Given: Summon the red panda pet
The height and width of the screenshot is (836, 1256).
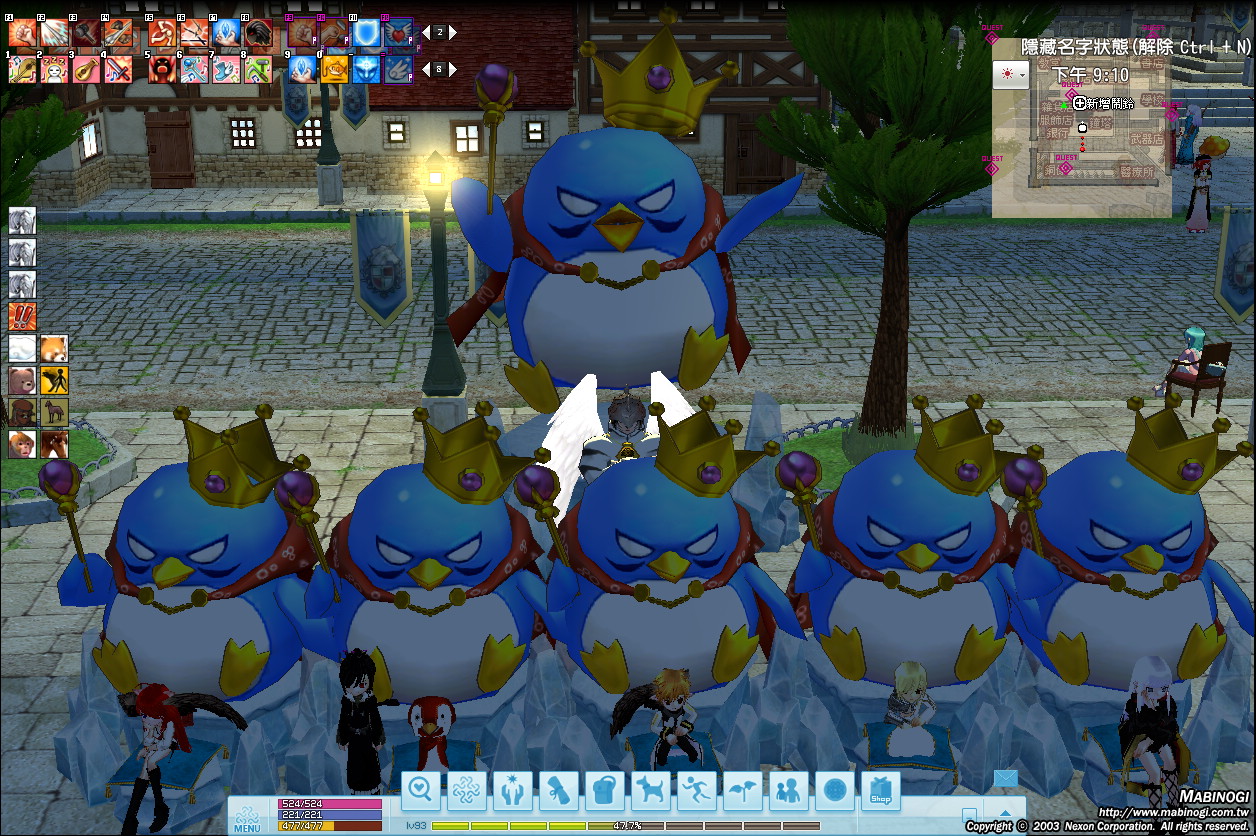Looking at the screenshot, I should click(x=54, y=349).
